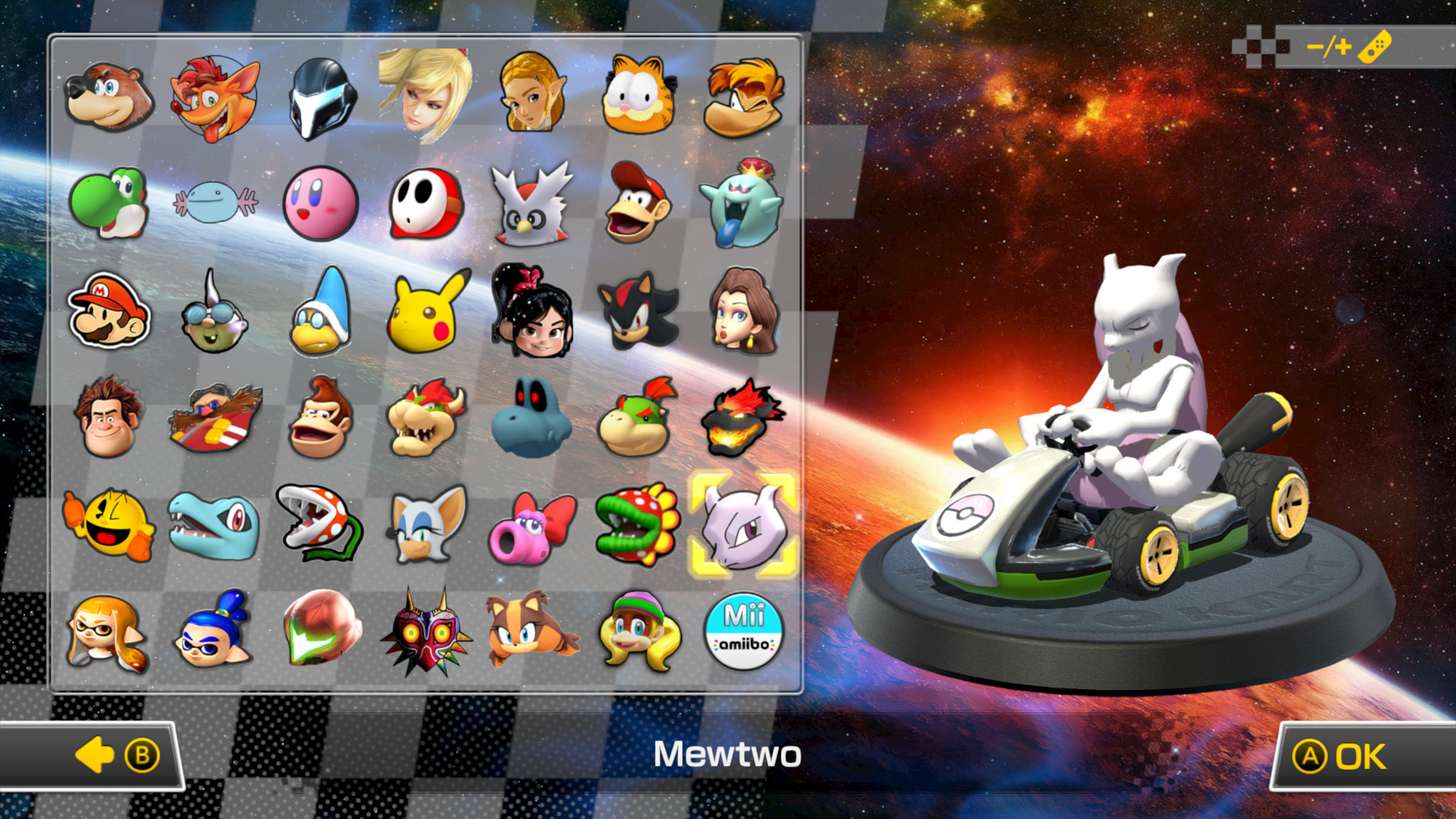Screen dimensions: 1456x819
Task: Select Mario as your racer
Action: tap(111, 311)
